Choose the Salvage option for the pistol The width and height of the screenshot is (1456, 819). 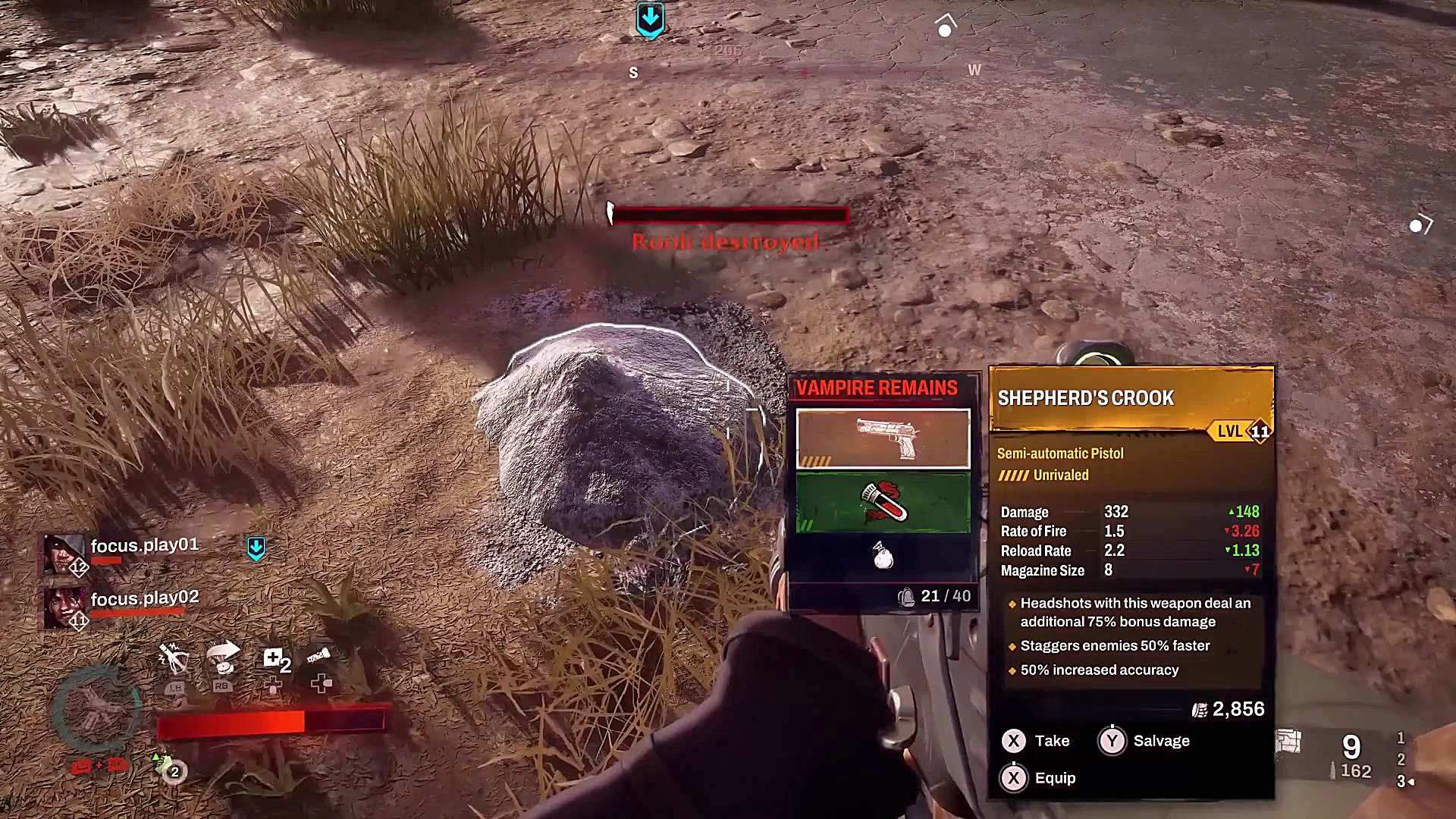click(x=1144, y=741)
